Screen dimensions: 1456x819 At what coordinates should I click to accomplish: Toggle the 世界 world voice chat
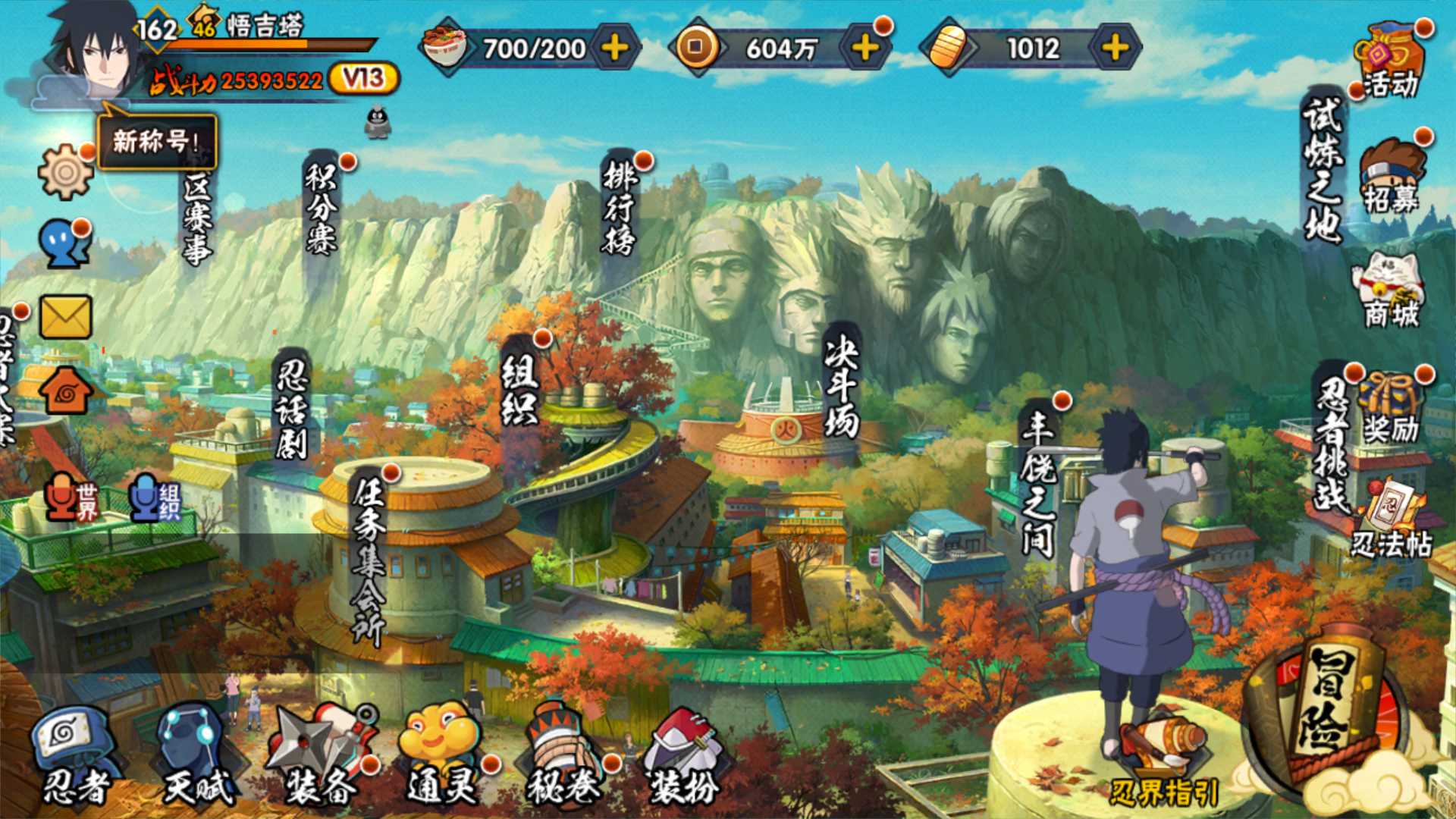(x=72, y=499)
